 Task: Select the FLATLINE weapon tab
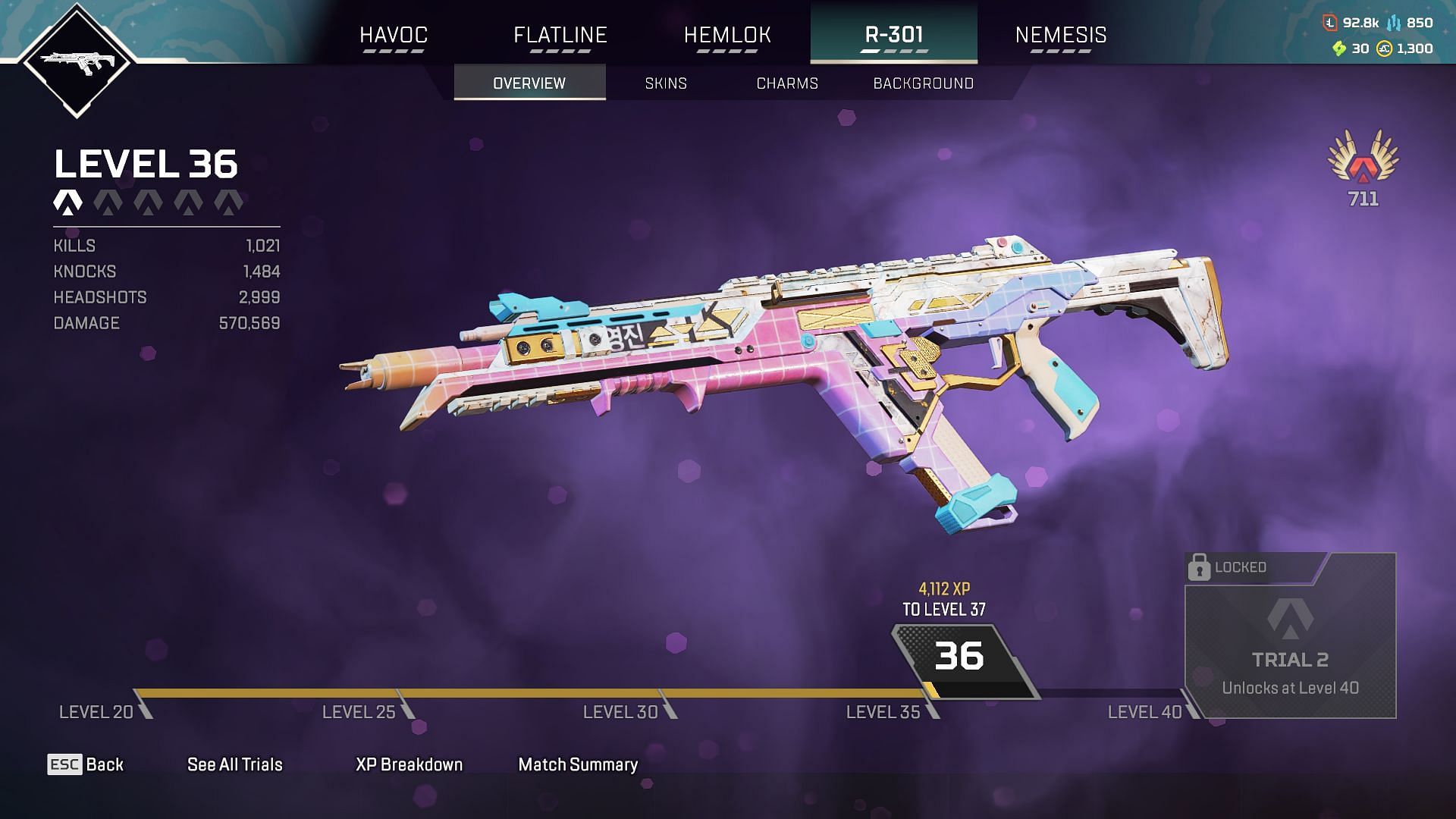tap(560, 35)
